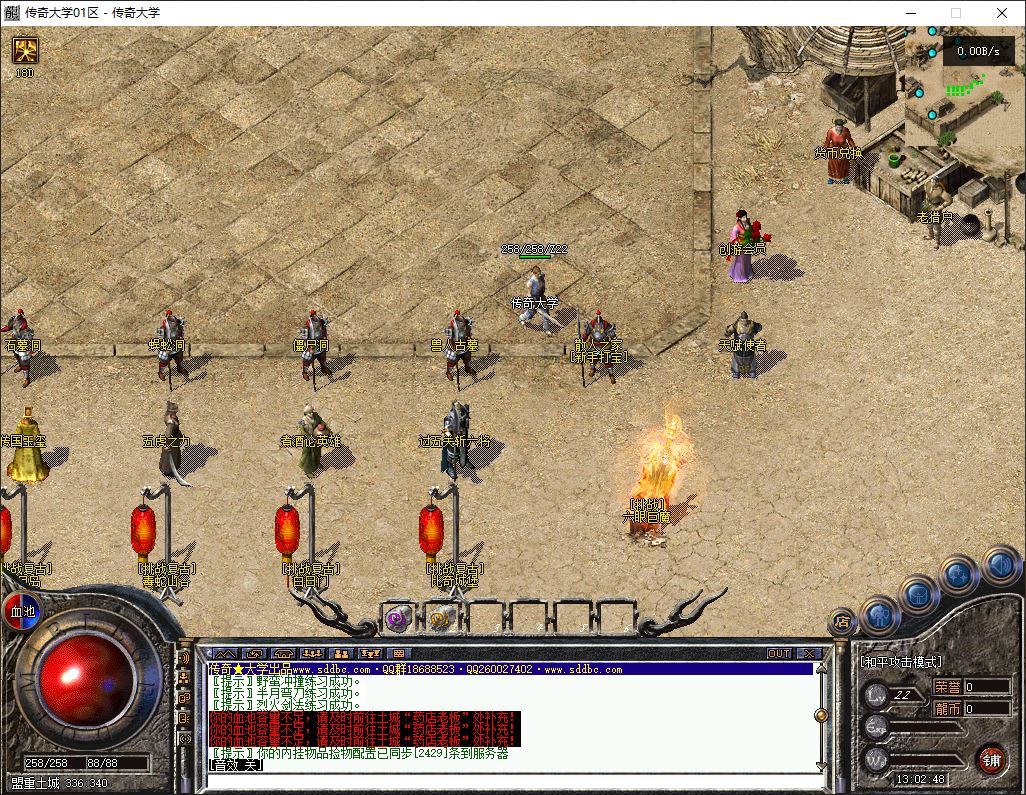Viewport: 1026px width, 795px height.
Task: Close the game window
Action: (1002, 13)
